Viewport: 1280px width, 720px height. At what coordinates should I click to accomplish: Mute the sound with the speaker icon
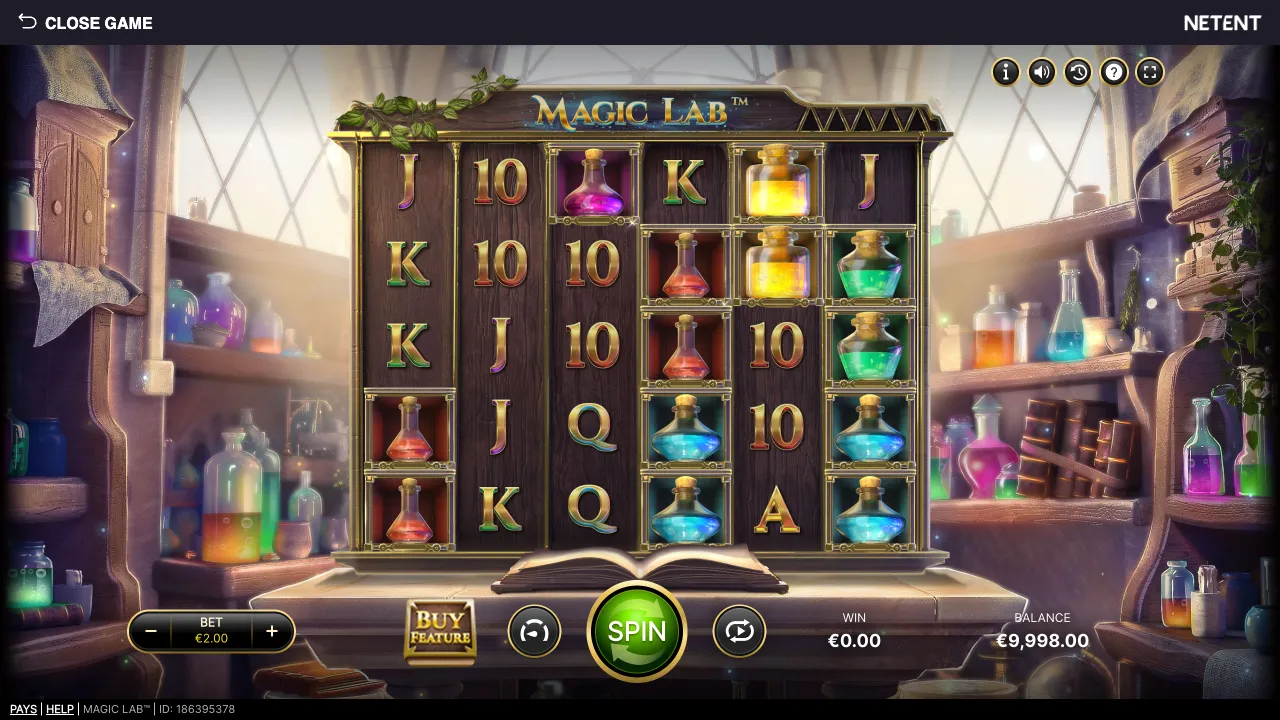[1041, 72]
